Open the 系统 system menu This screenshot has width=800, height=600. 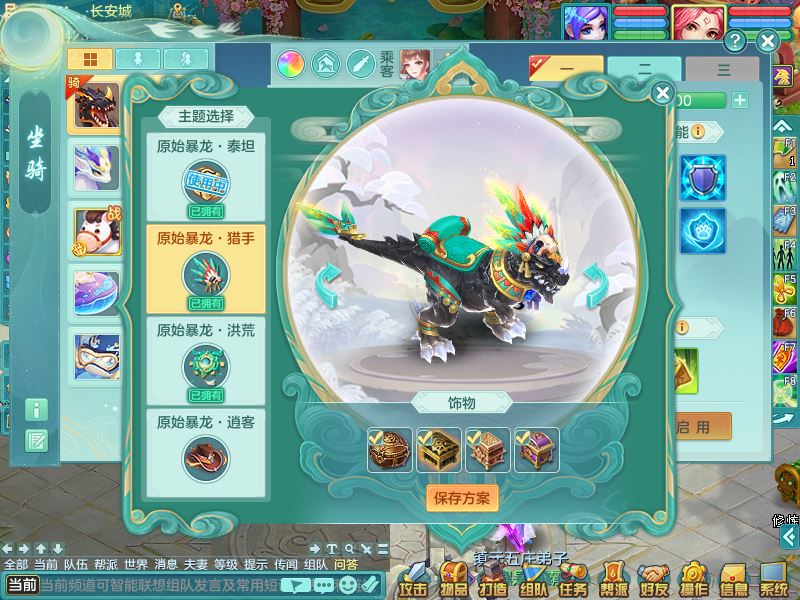click(x=774, y=578)
